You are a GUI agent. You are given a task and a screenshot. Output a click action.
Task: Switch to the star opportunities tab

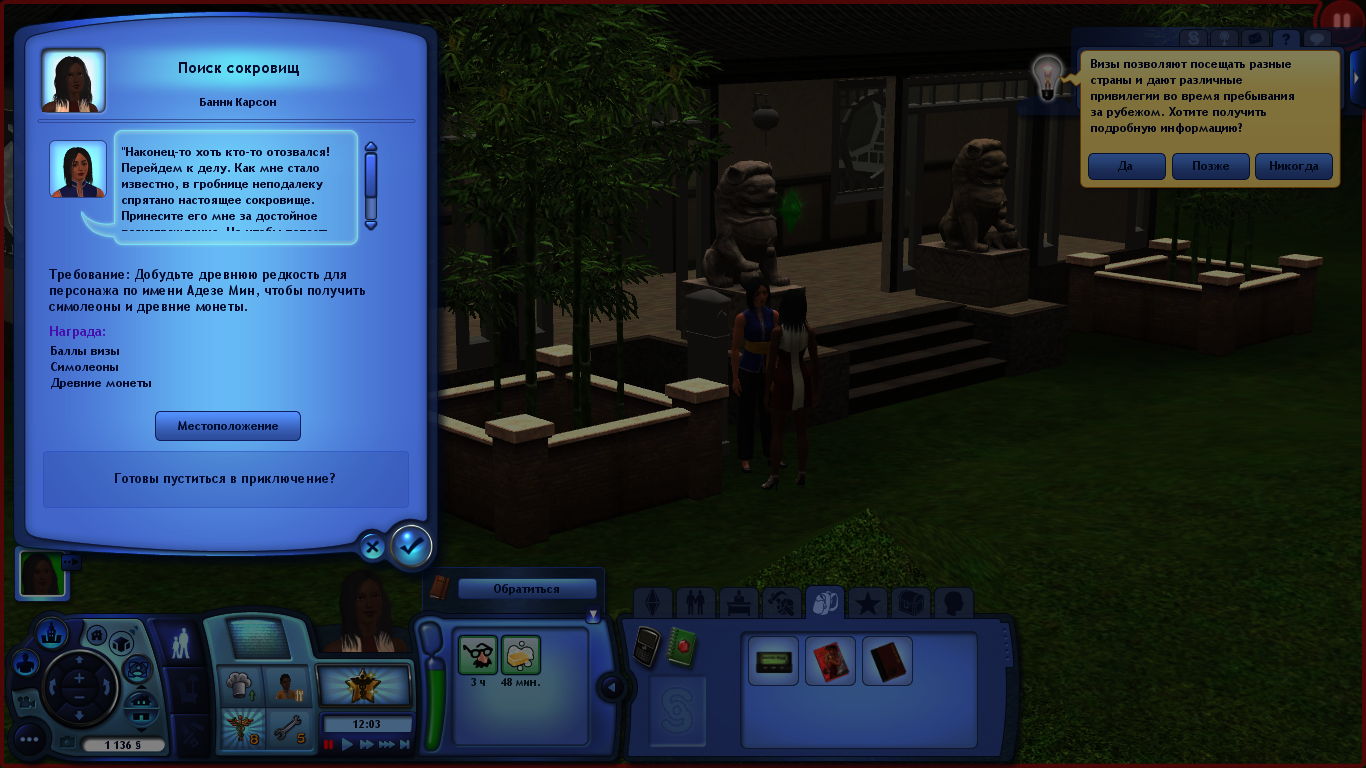pyautogui.click(x=868, y=603)
